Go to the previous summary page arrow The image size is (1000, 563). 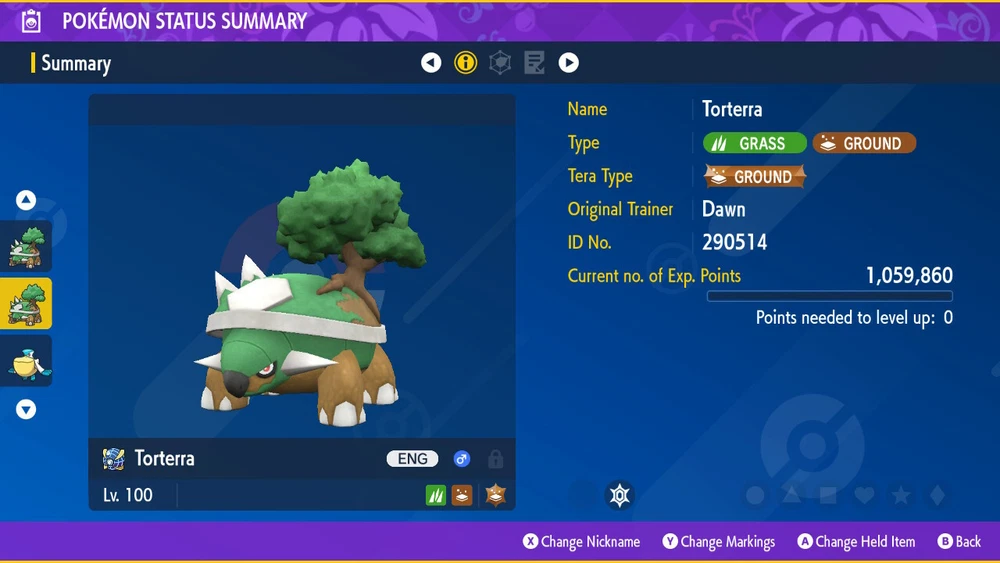(x=431, y=63)
